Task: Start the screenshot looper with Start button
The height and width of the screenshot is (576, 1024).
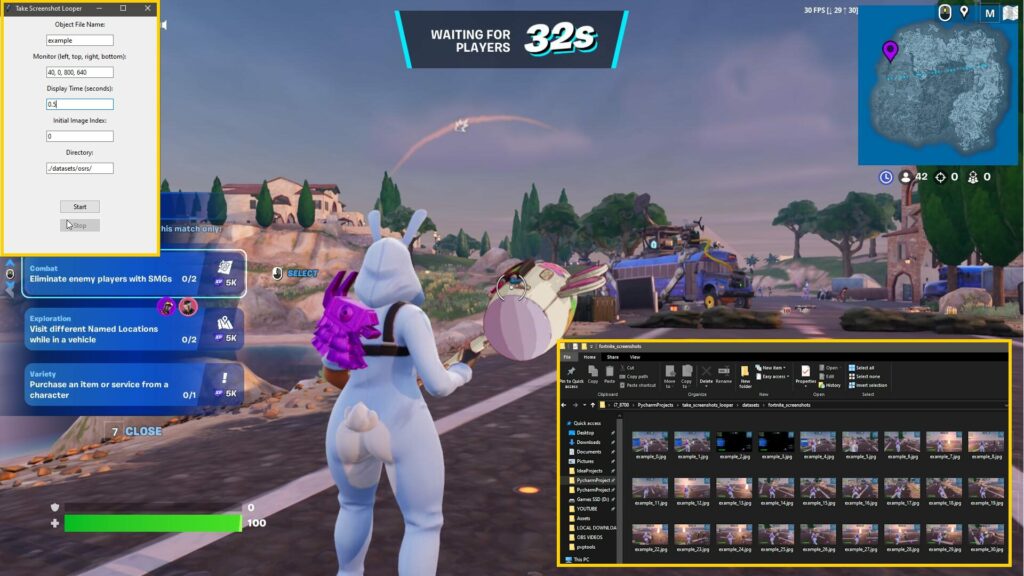Action: click(80, 206)
